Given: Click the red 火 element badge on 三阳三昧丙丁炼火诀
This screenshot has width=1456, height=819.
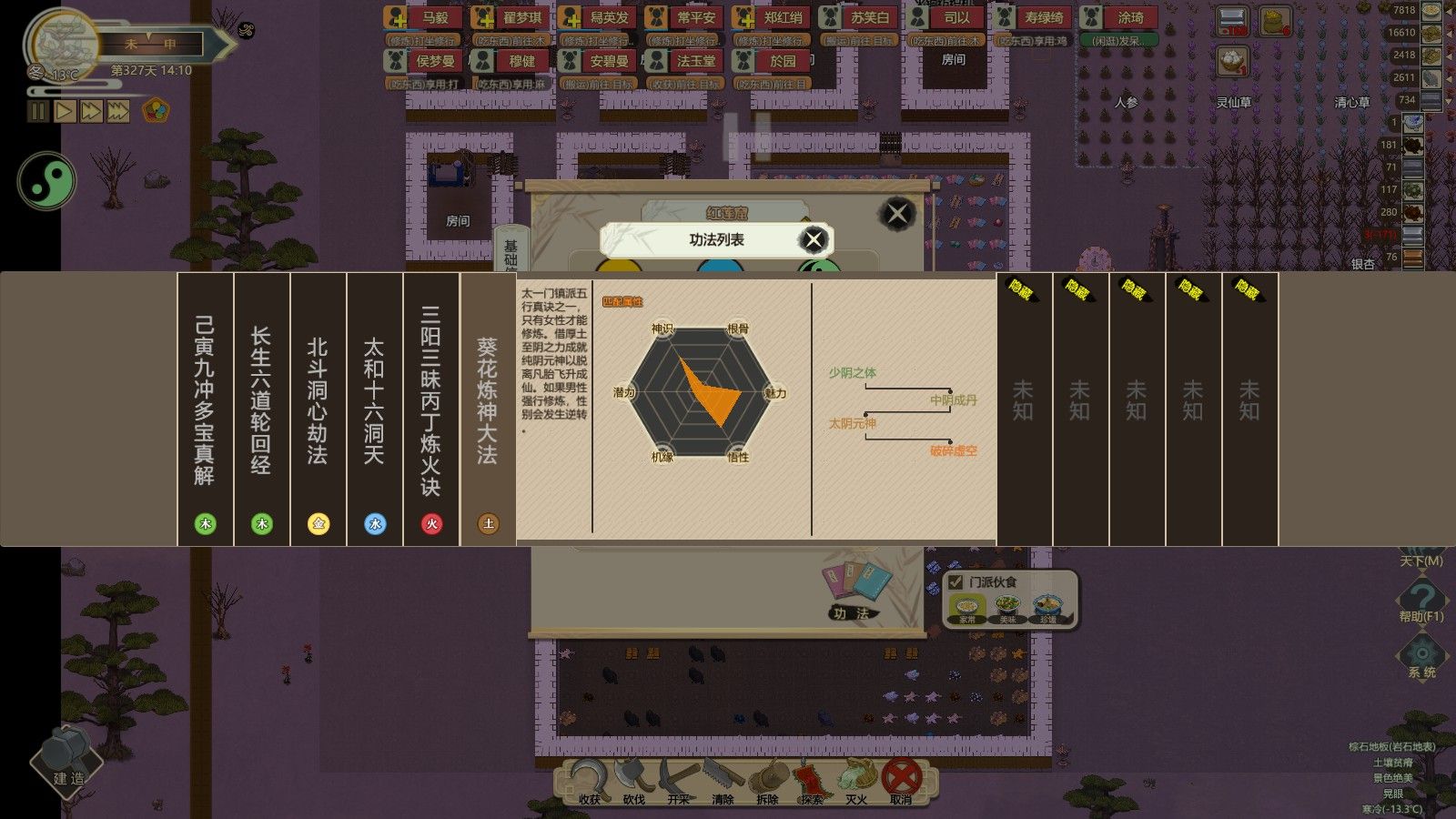Looking at the screenshot, I should (x=430, y=522).
